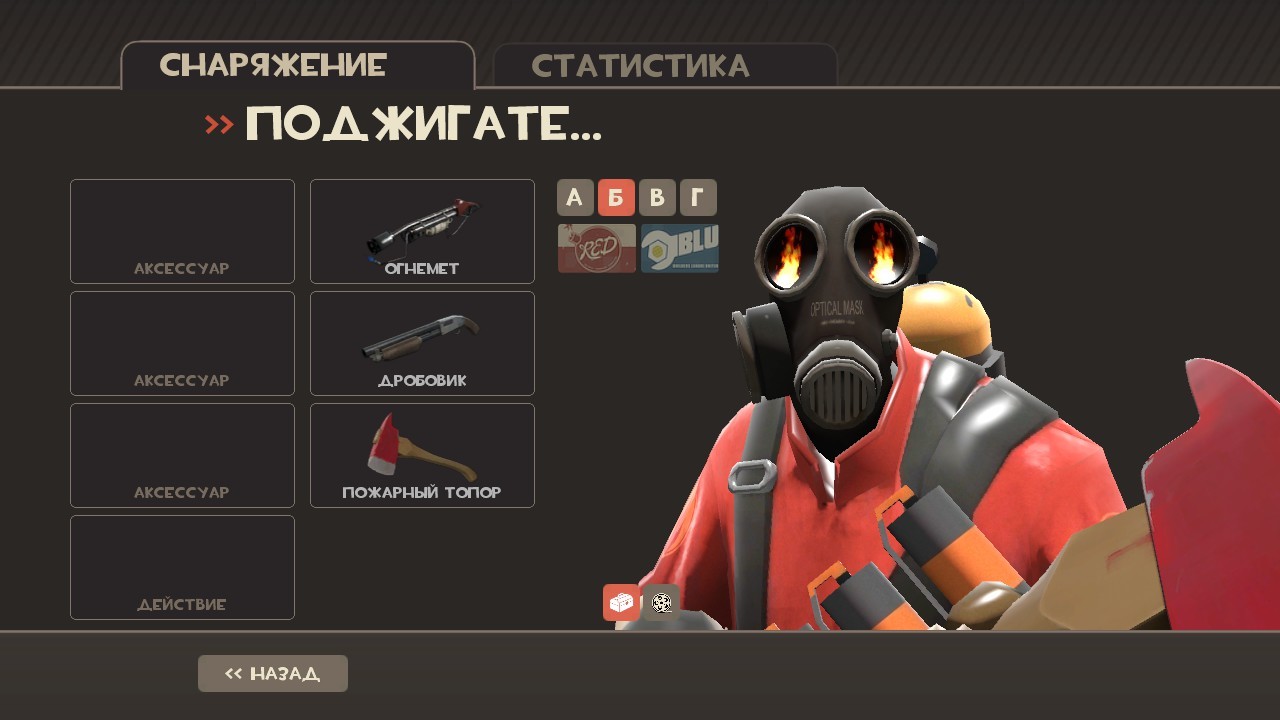Open the second АКСЕССУАР cosmetic slot
Image resolution: width=1280 pixels, height=720 pixels.
tap(181, 343)
